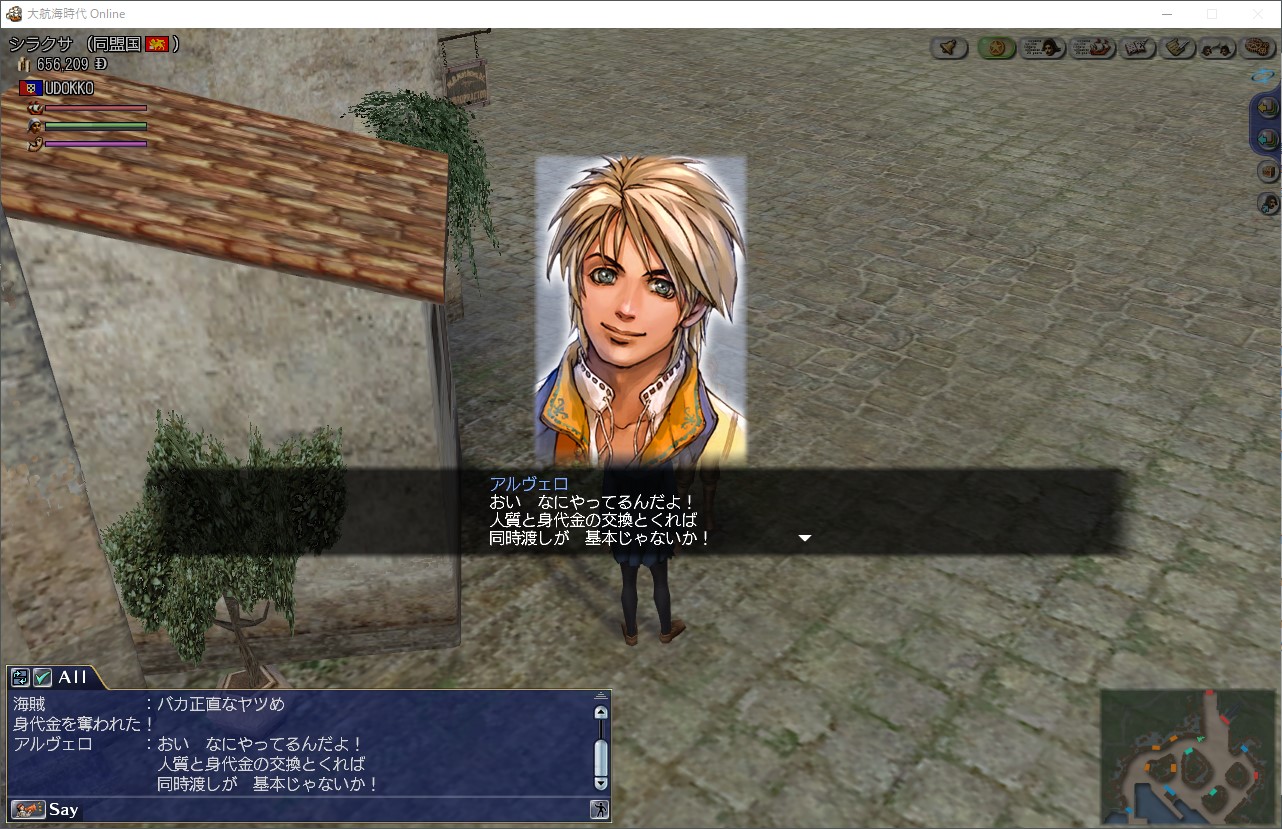Click the bell icon in the top toolbar
The width and height of the screenshot is (1282, 829).
pos(949,47)
